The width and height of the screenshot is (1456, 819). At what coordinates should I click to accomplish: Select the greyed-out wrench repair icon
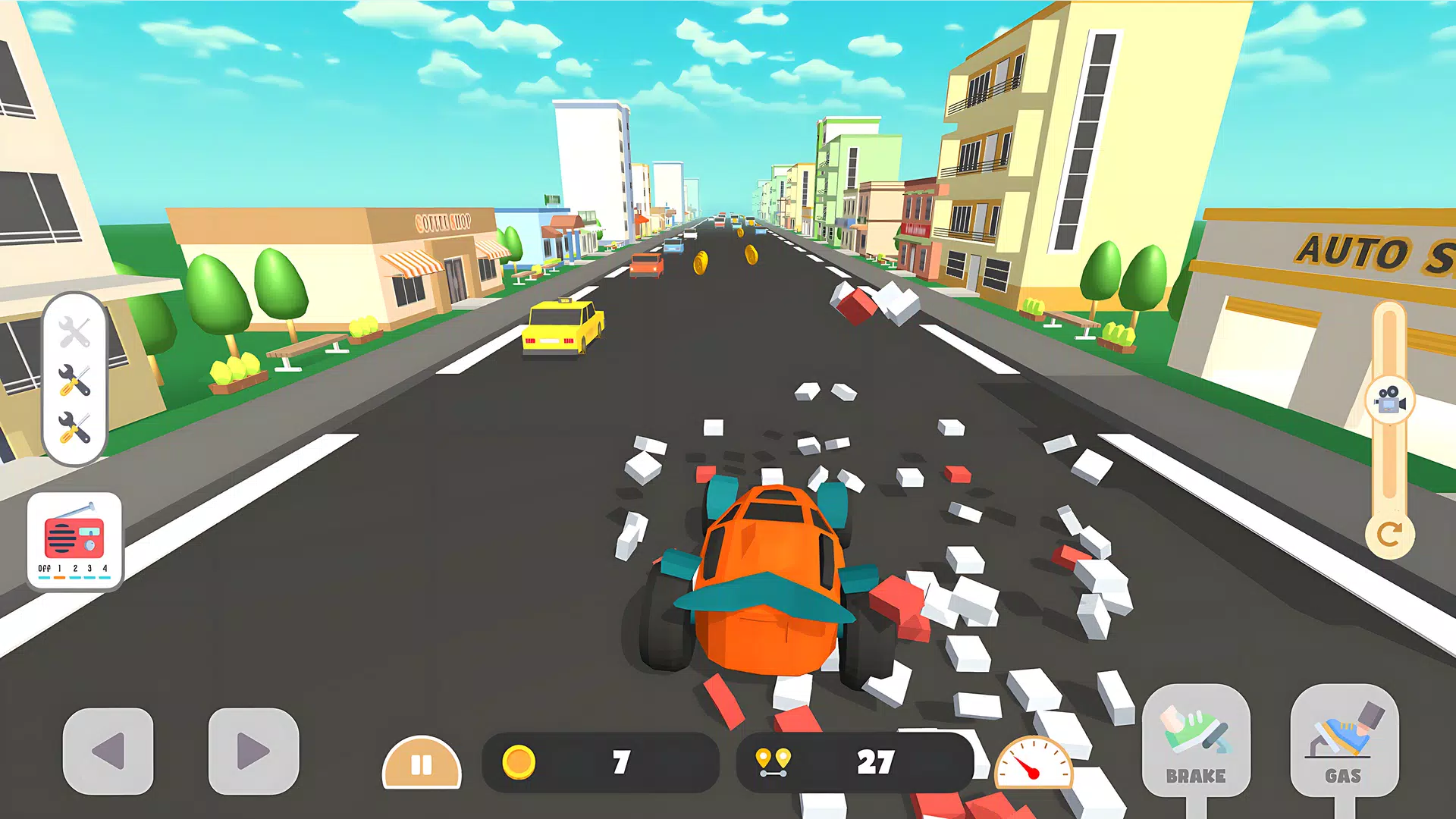(74, 332)
